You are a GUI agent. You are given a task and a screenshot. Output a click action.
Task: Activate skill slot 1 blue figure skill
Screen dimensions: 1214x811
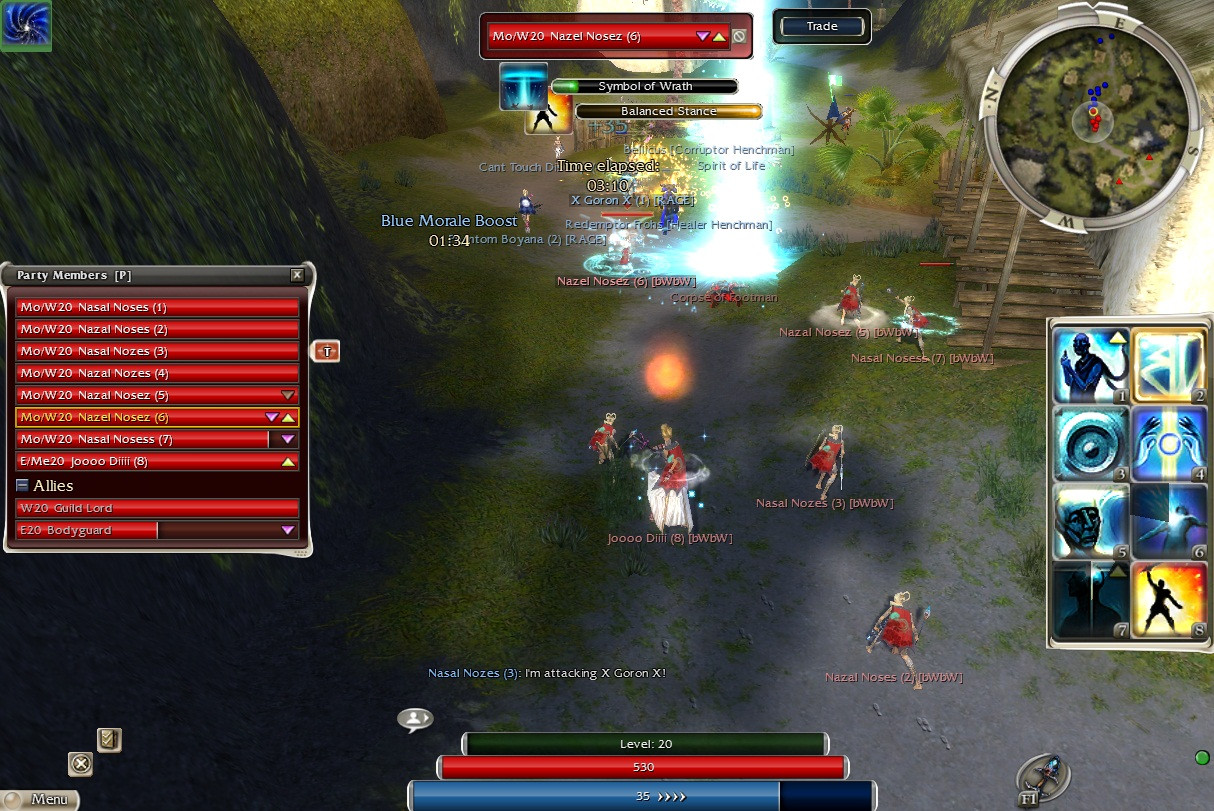(x=1091, y=366)
